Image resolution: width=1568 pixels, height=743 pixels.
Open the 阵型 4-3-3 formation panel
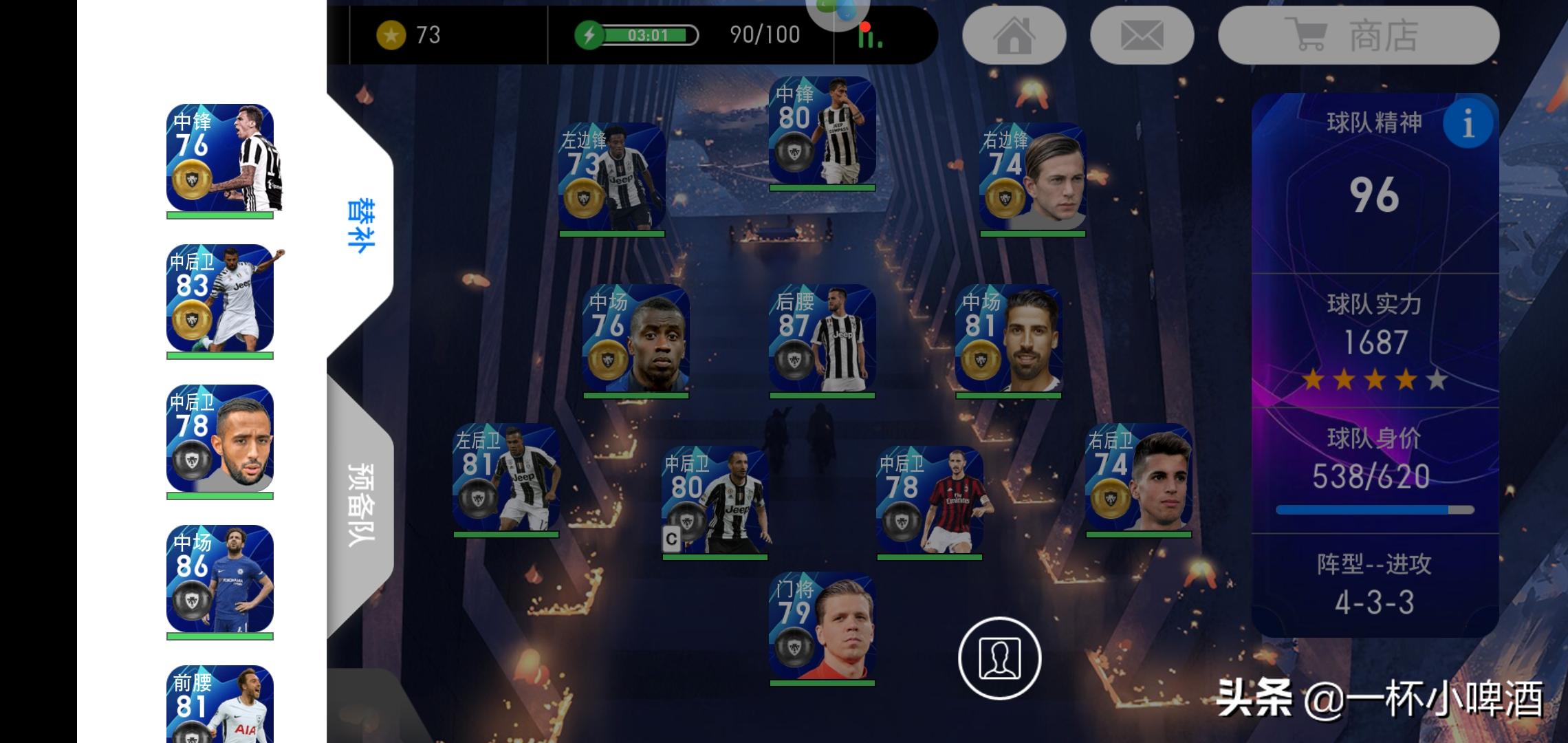(1374, 585)
